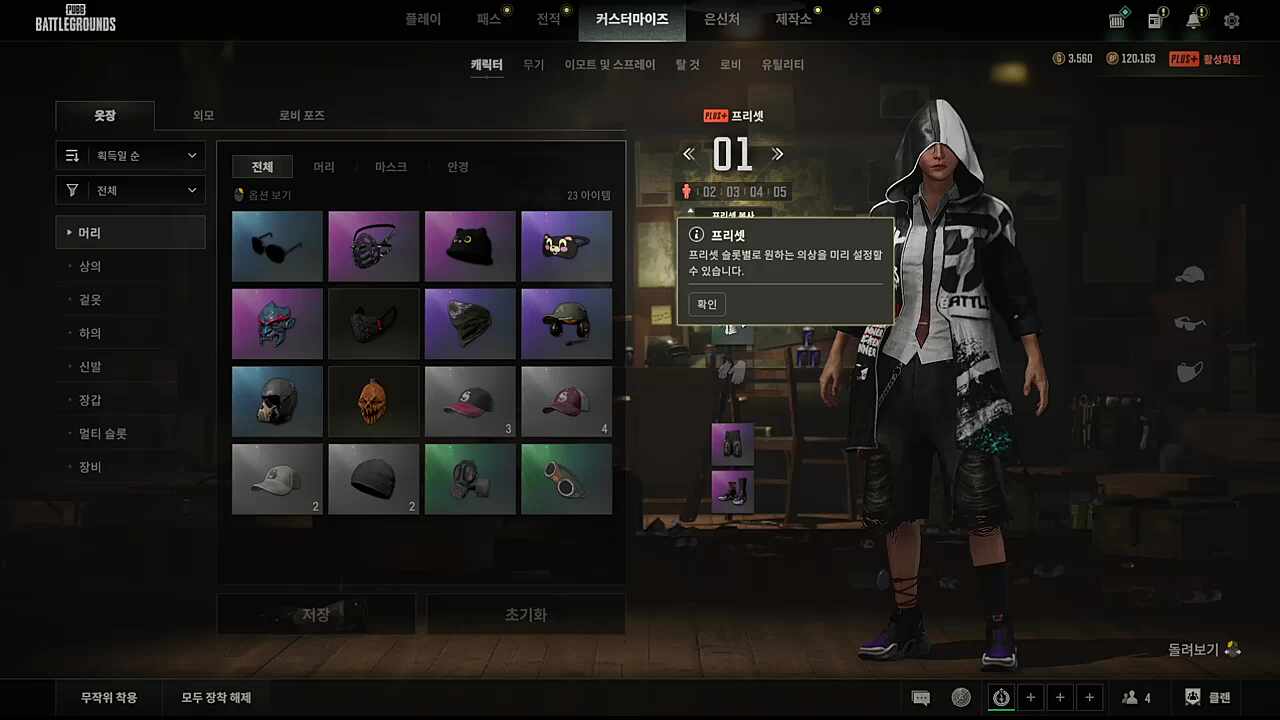Filter items by 안경 tab
This screenshot has height=720, width=1280.
[458, 167]
